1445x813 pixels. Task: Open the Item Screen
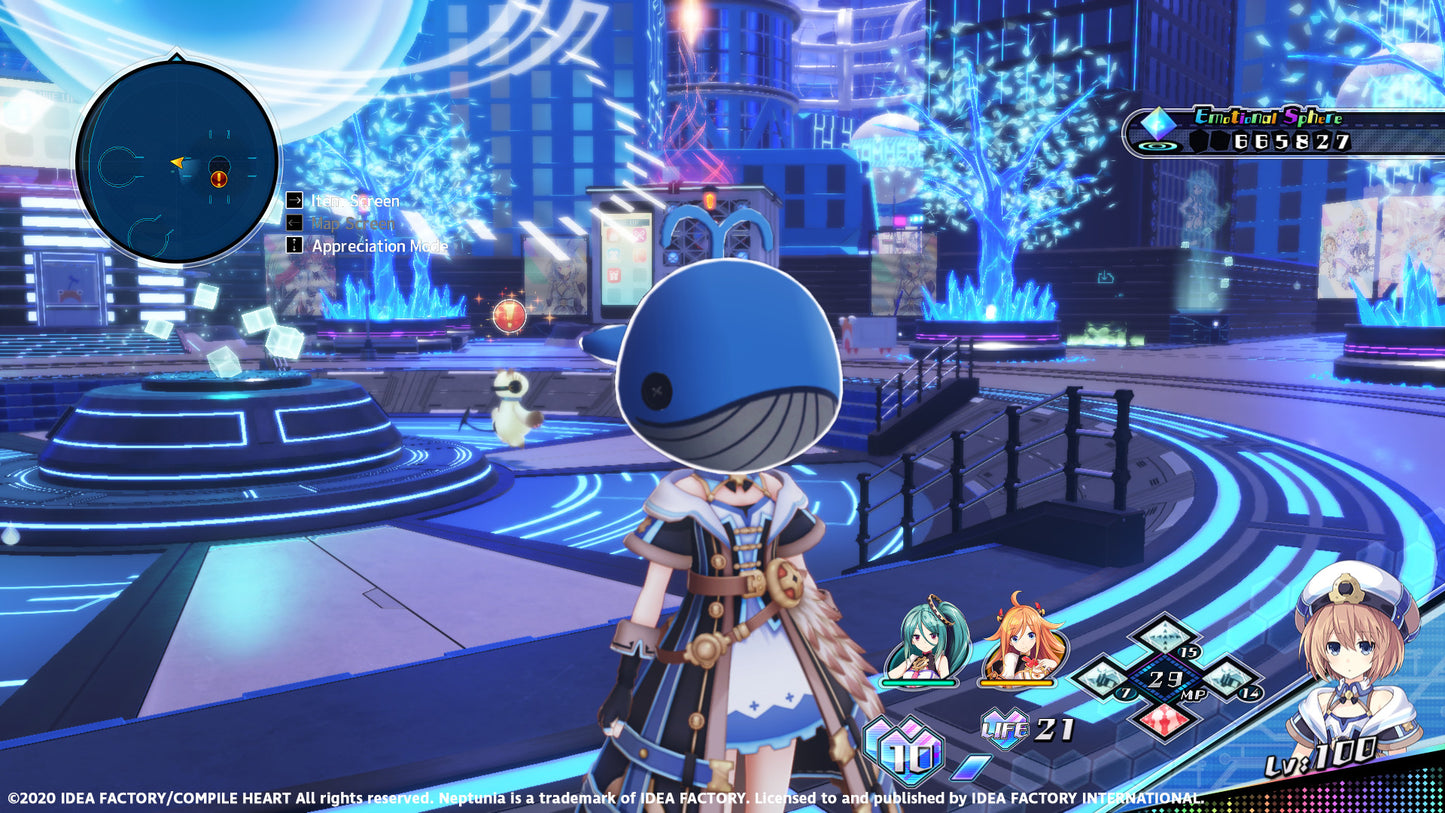click(355, 201)
